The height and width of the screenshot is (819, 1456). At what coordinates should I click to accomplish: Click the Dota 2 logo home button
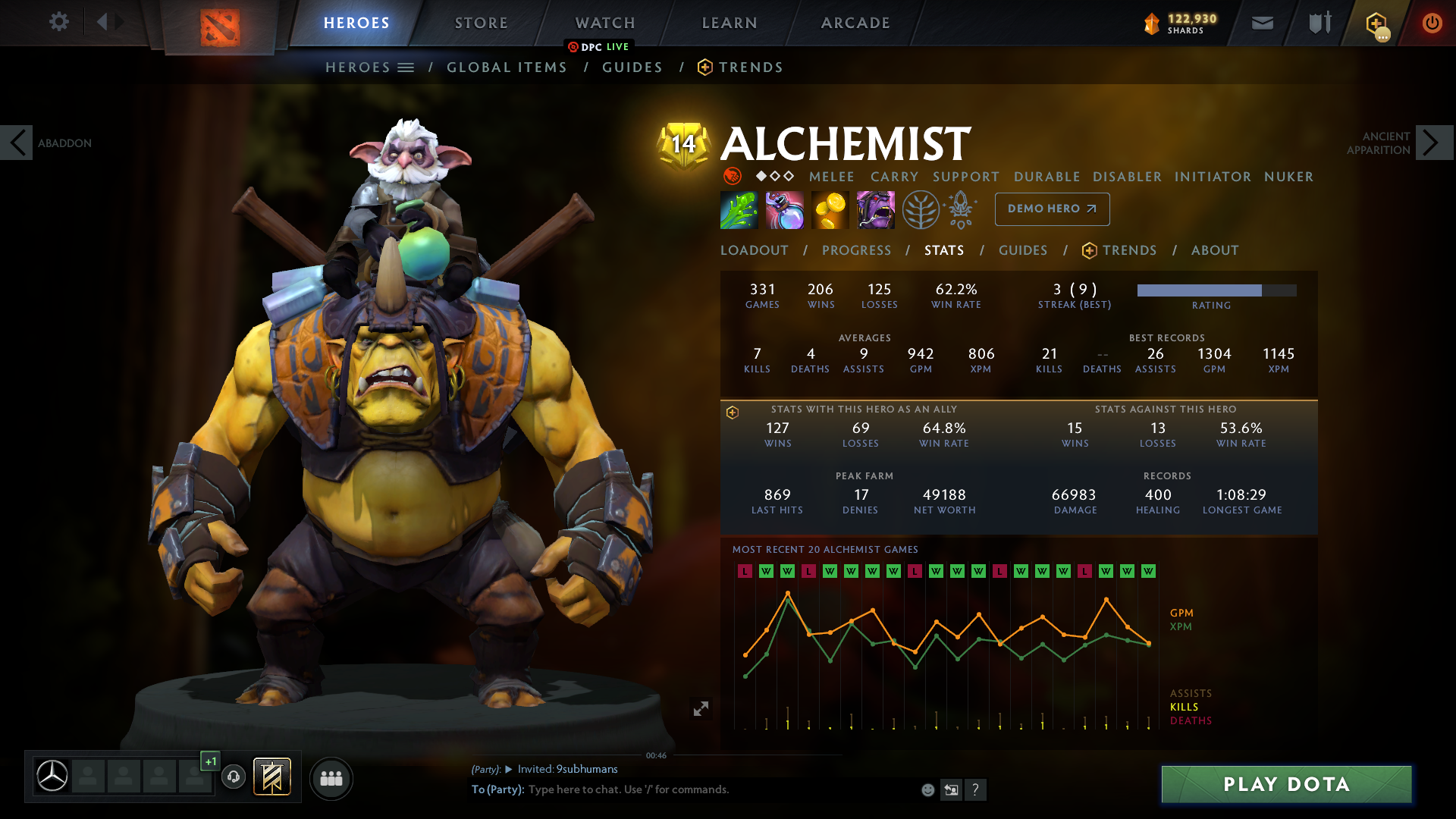[x=220, y=27]
